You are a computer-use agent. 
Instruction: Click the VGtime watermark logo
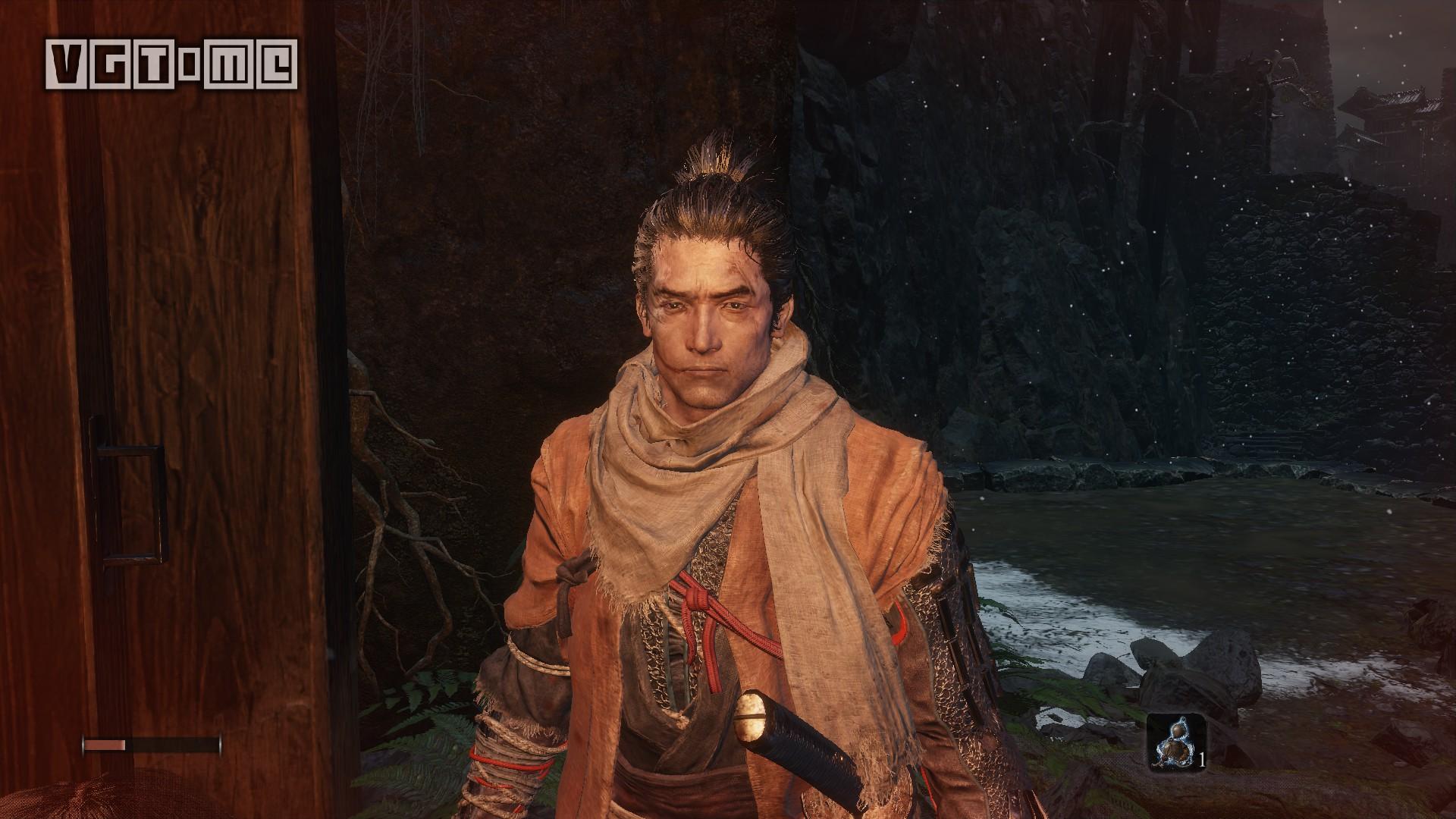tap(171, 64)
